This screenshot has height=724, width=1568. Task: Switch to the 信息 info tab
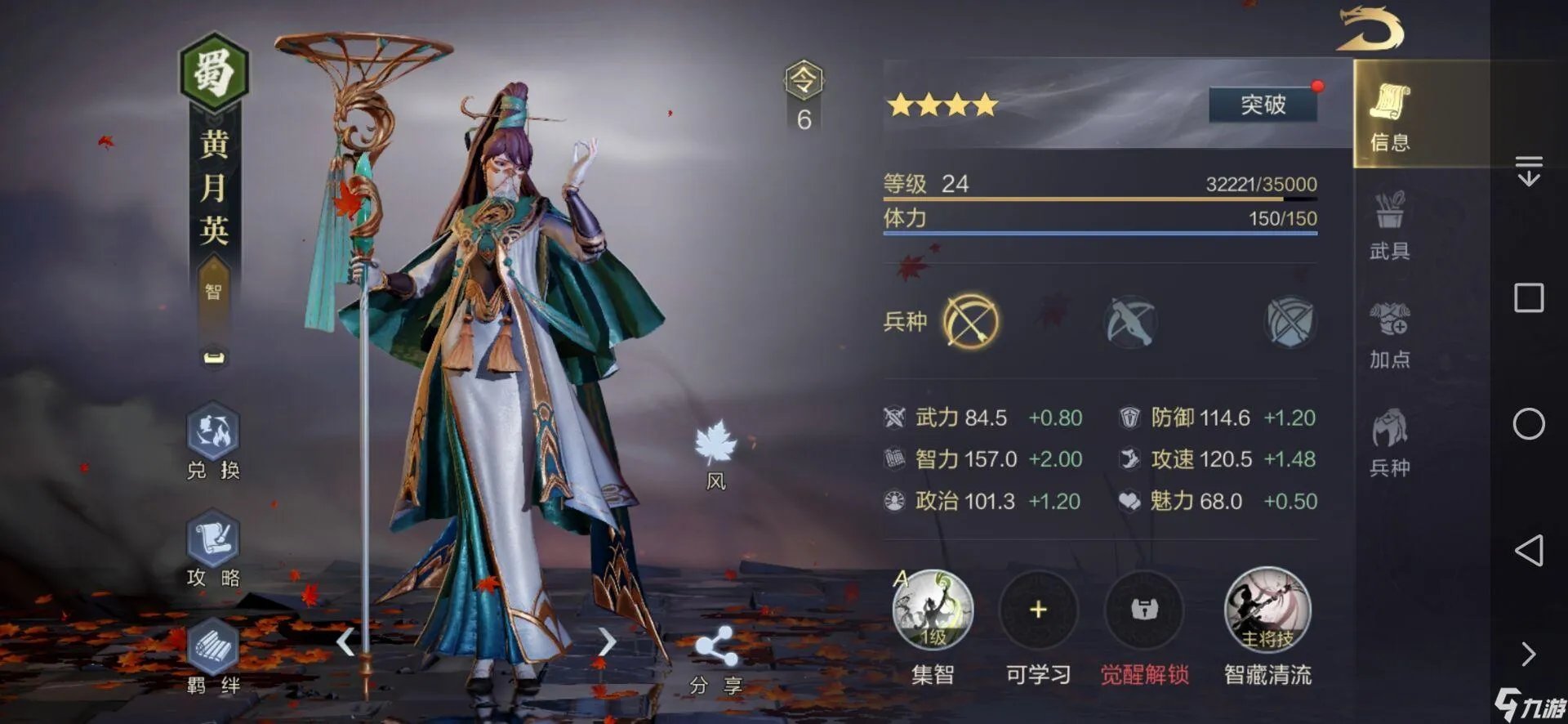[1389, 116]
